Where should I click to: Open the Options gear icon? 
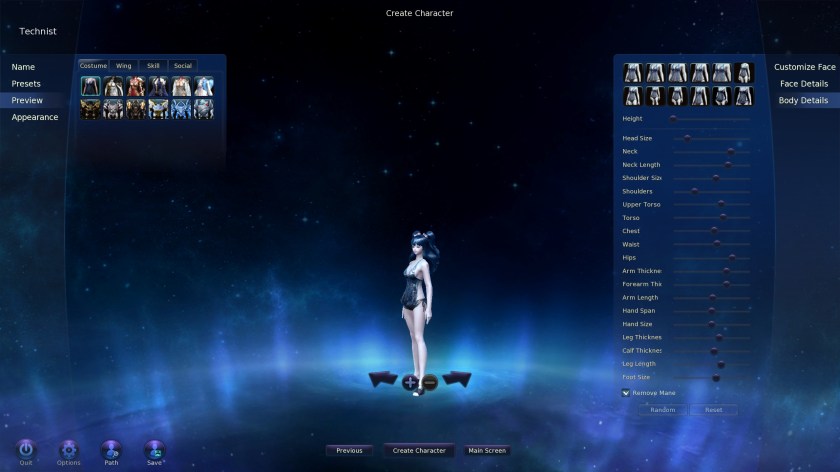point(68,450)
